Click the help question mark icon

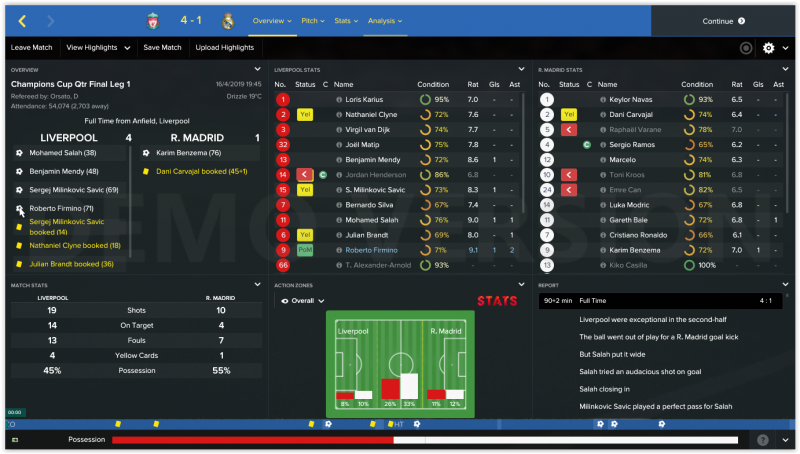pos(763,440)
